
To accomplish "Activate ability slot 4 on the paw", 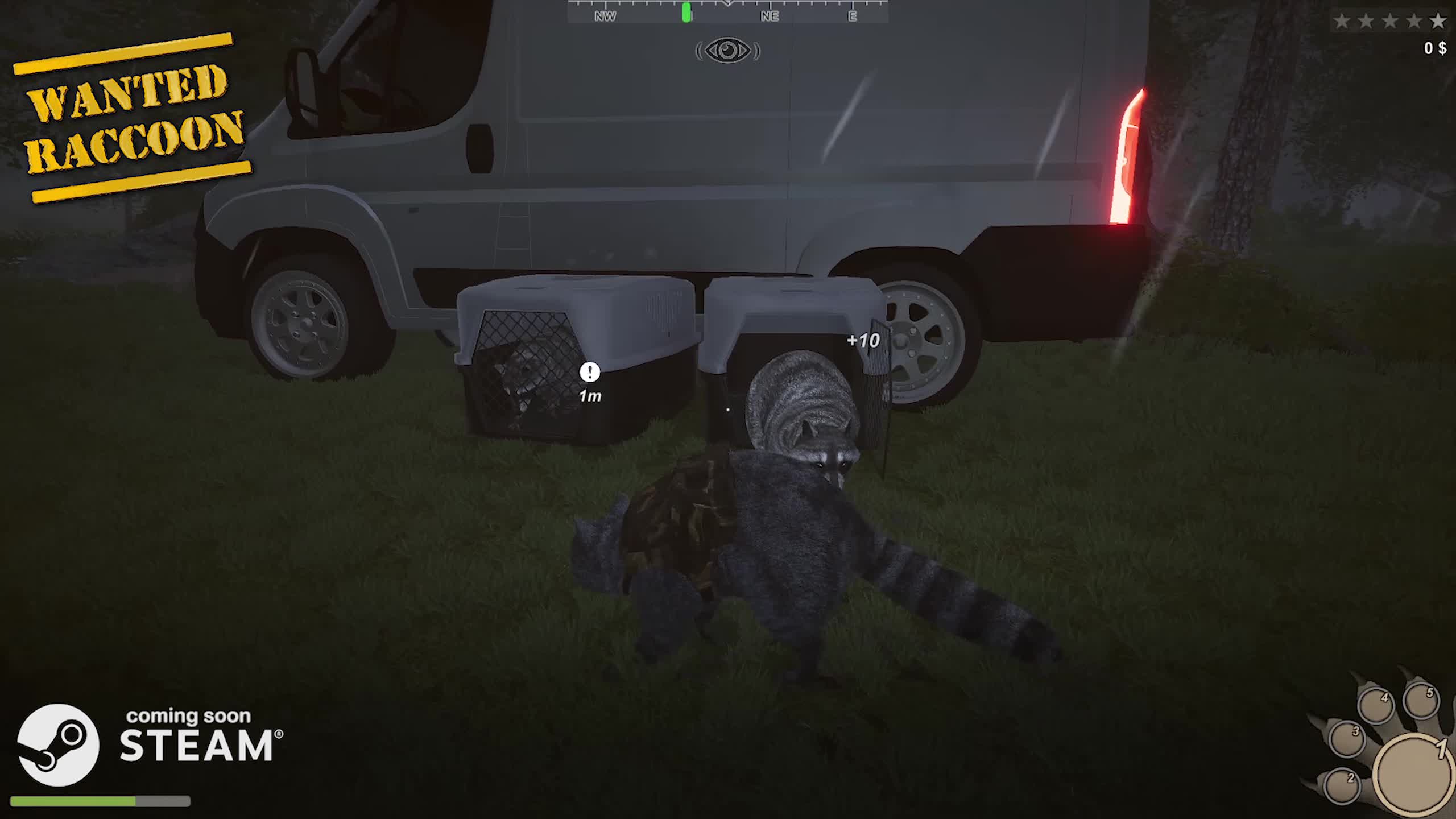I will pyautogui.click(x=1377, y=705).
